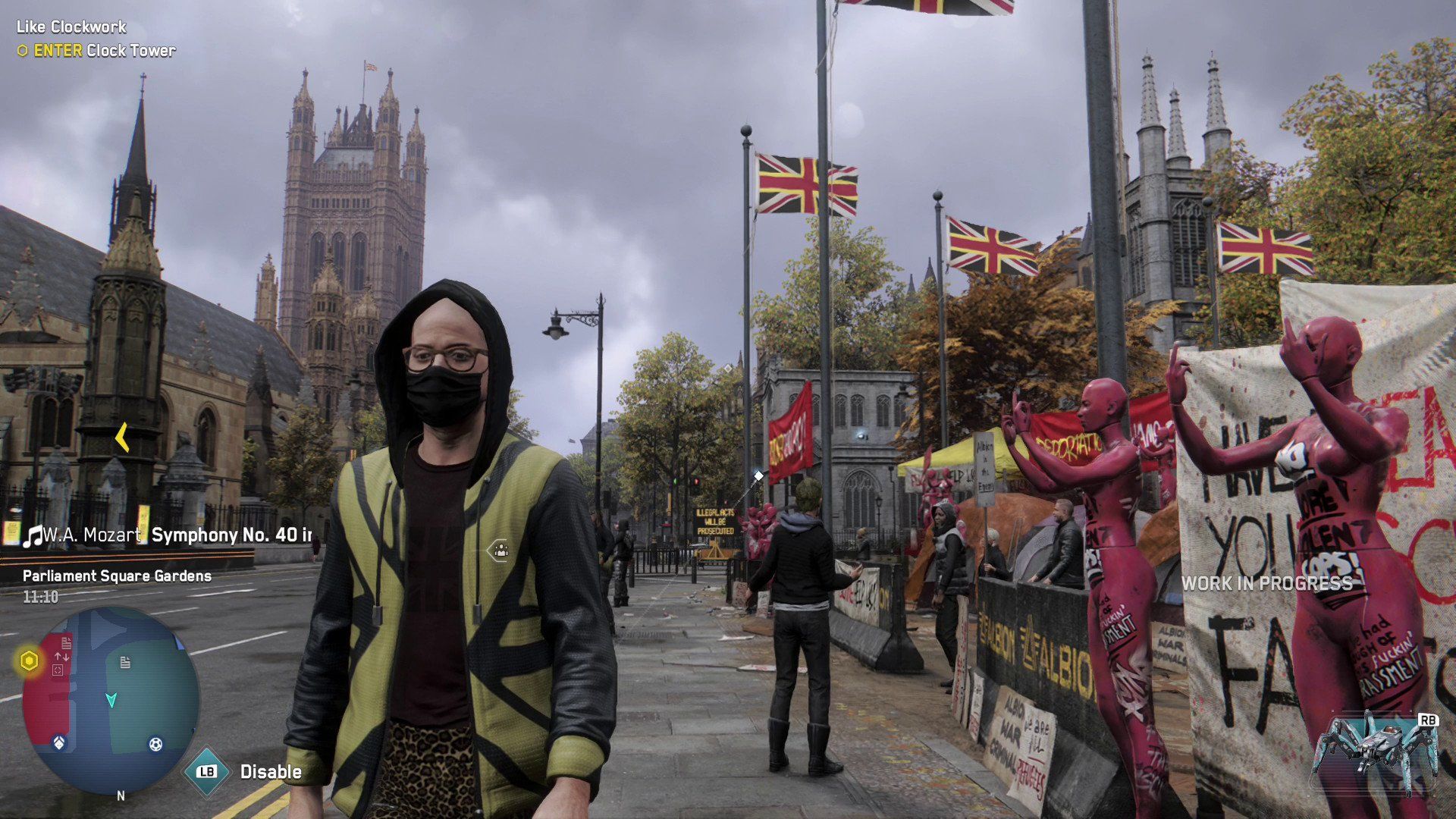Click the teal player arrow on the minimap
Image resolution: width=1456 pixels, height=819 pixels.
(x=111, y=700)
